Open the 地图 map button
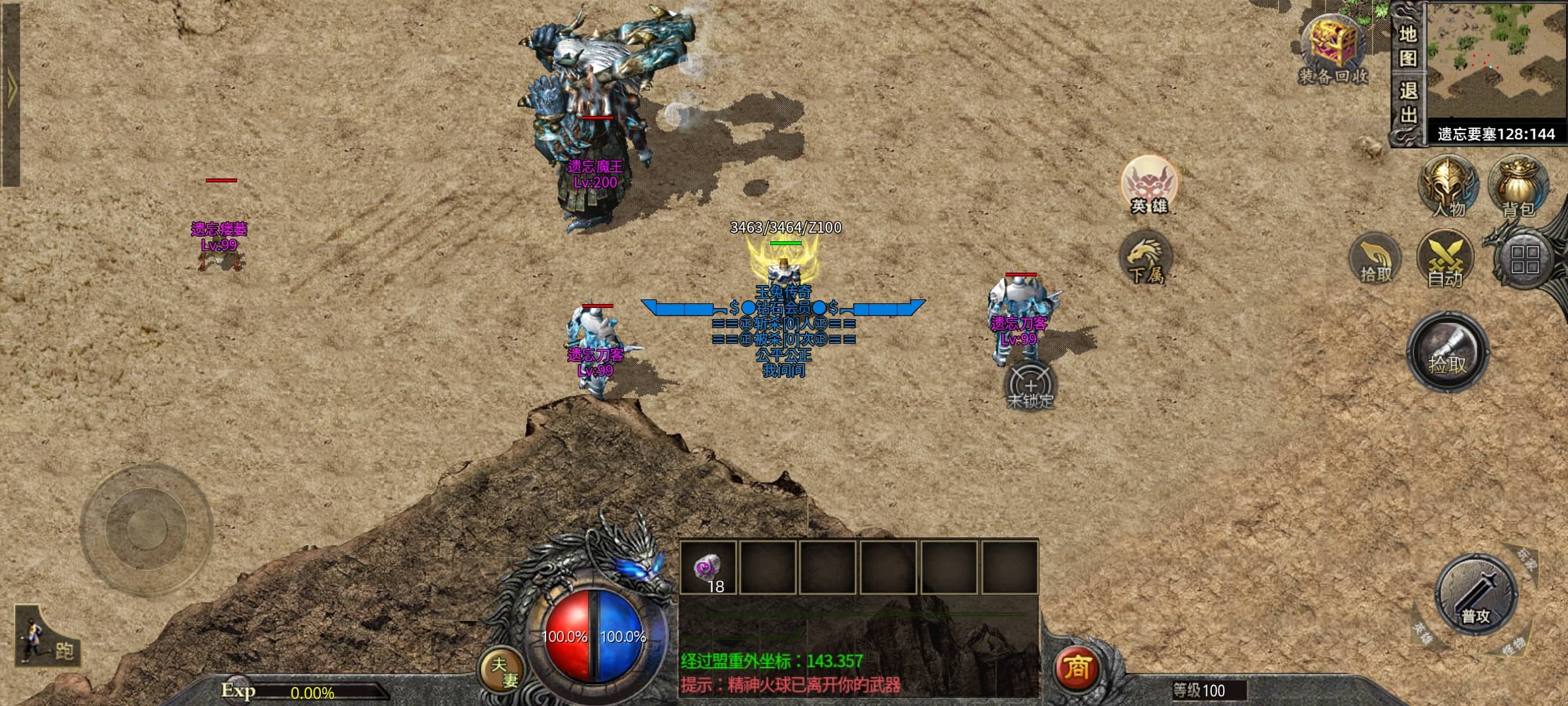This screenshot has height=706, width=1568. pyautogui.click(x=1407, y=46)
